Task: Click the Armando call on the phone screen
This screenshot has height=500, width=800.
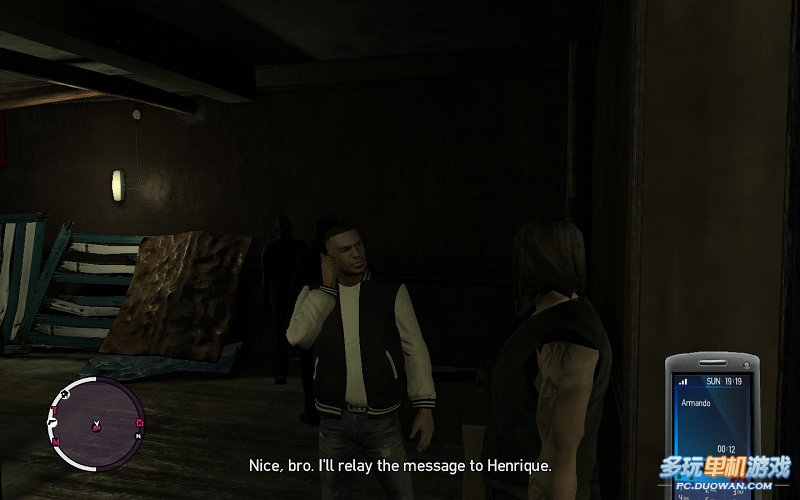Action: [695, 402]
